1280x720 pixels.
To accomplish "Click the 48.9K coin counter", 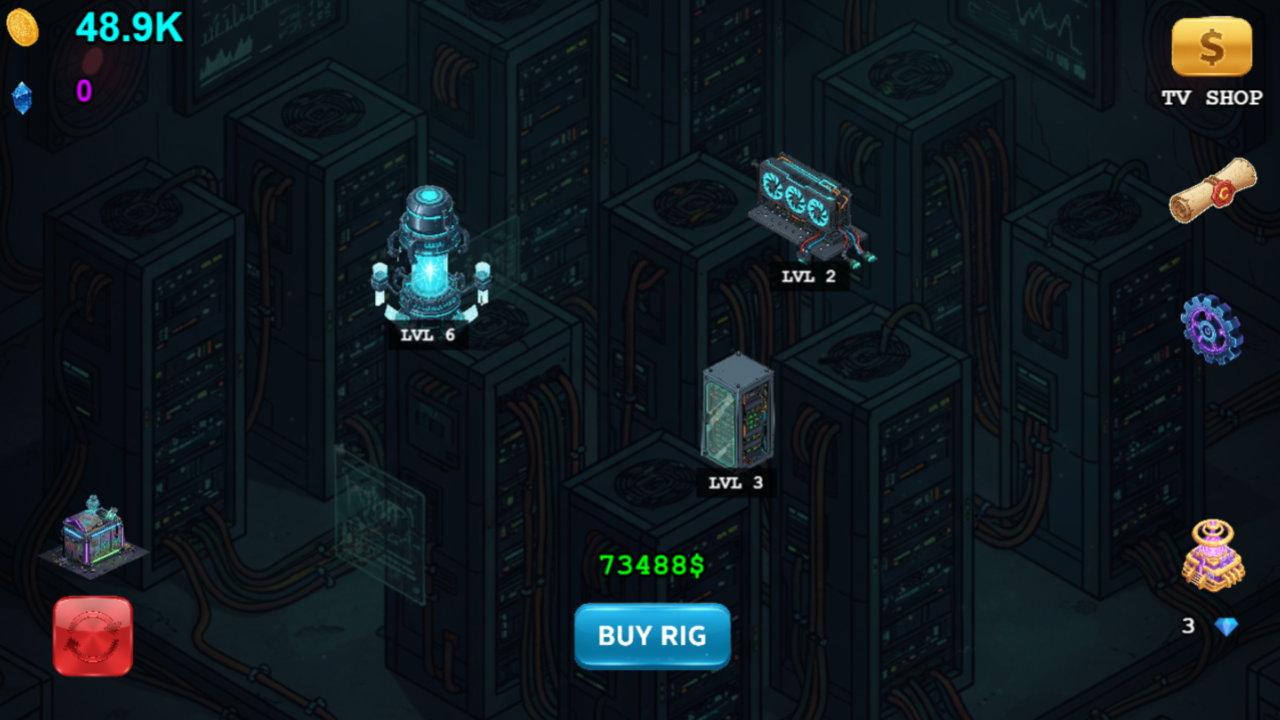I will pyautogui.click(x=128, y=25).
